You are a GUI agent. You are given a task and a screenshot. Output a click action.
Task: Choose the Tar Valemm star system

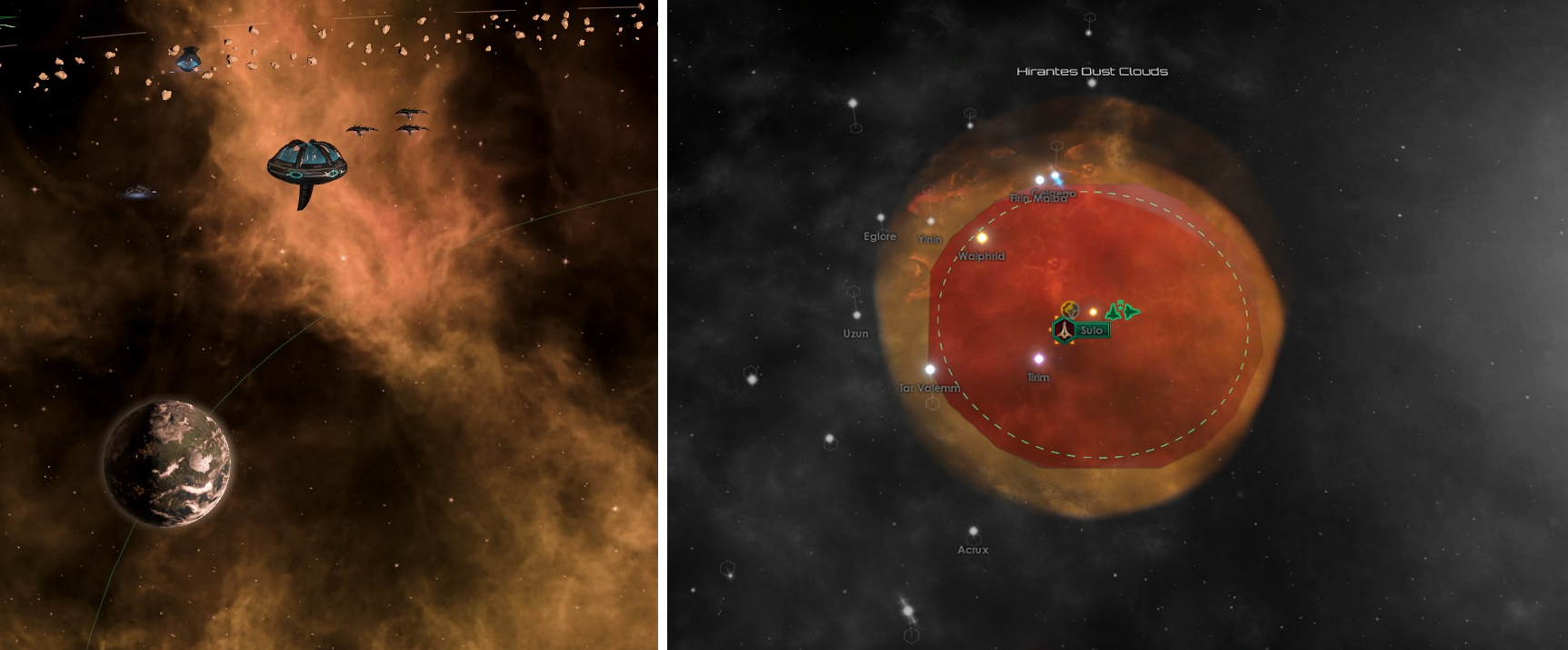(x=930, y=370)
